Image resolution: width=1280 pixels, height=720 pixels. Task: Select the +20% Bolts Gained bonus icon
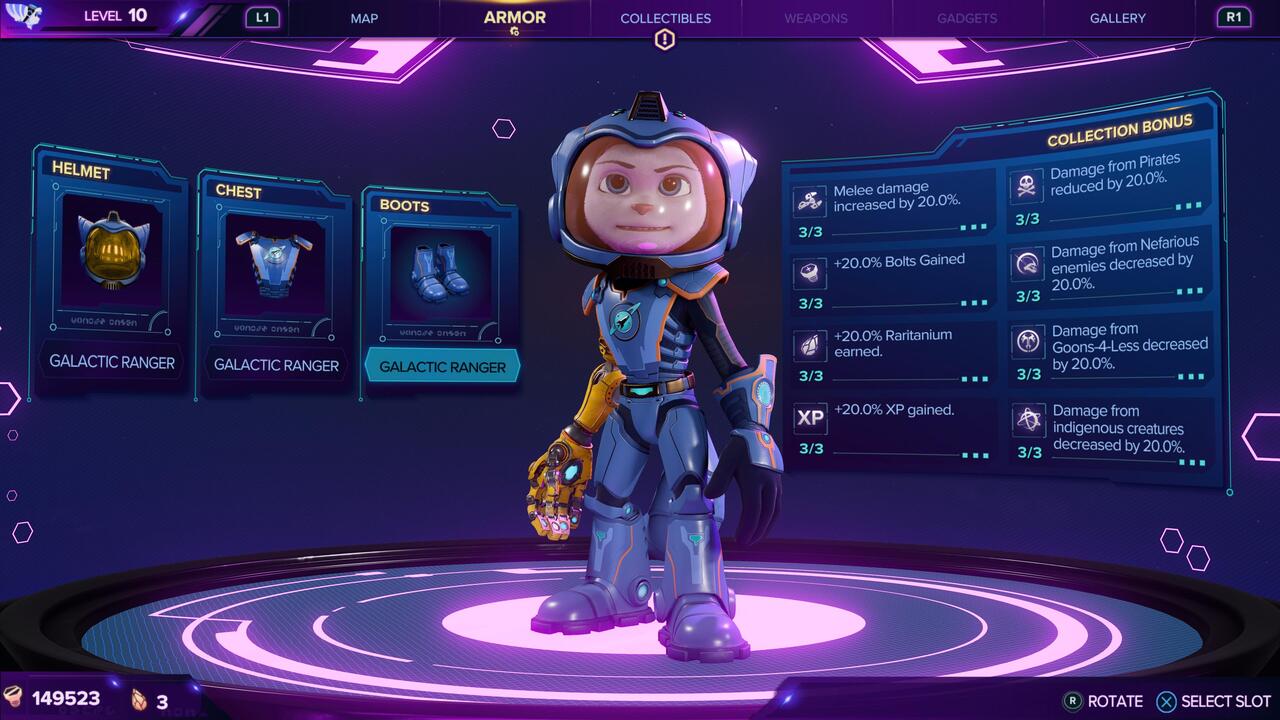click(809, 271)
